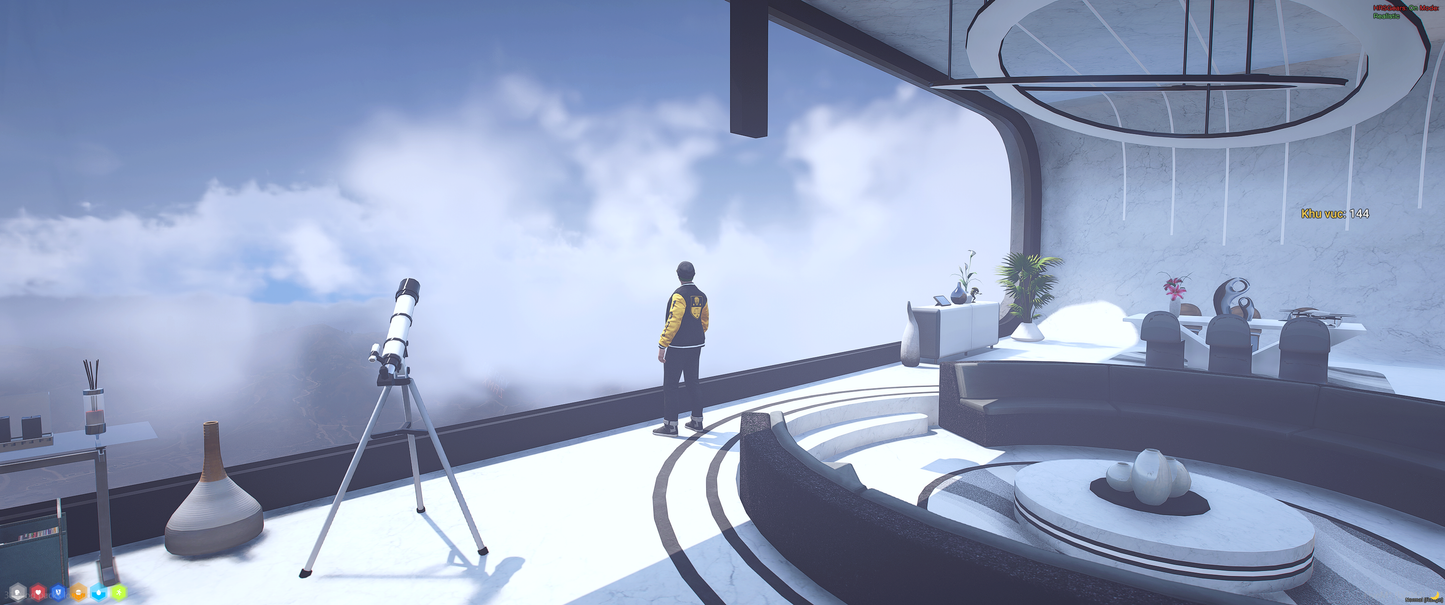Screen dimensions: 1445x605
Task: Click the blue armor vest hexagon
Action: pos(58,592)
